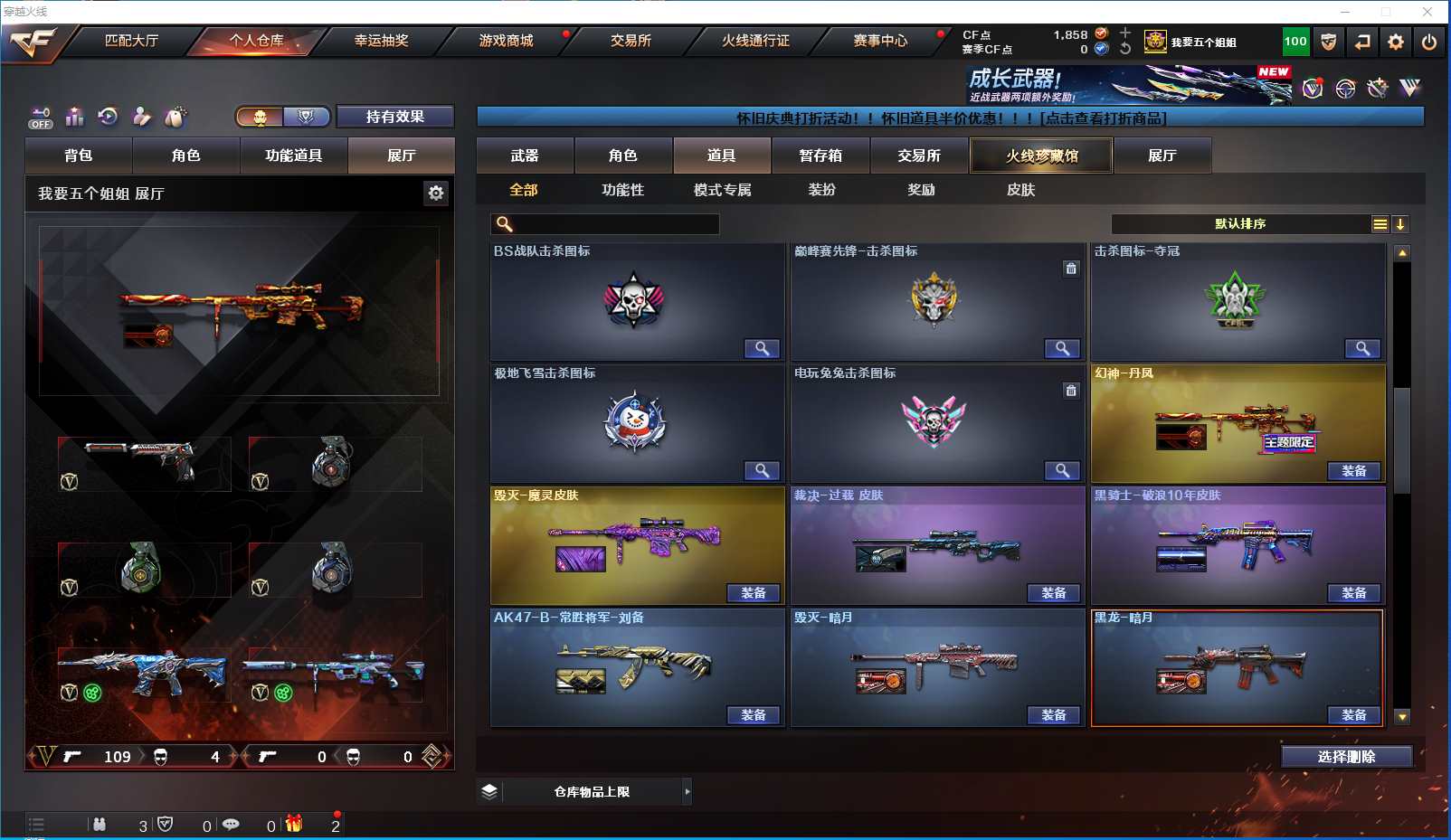Open showroom gear settings

click(436, 193)
